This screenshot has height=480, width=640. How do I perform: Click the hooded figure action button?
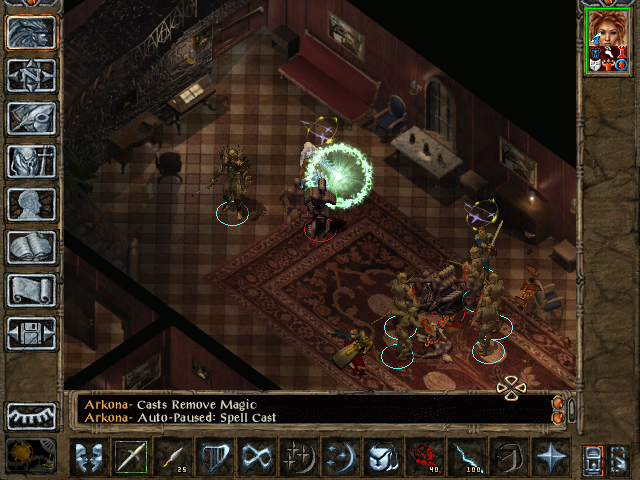tap(509, 457)
